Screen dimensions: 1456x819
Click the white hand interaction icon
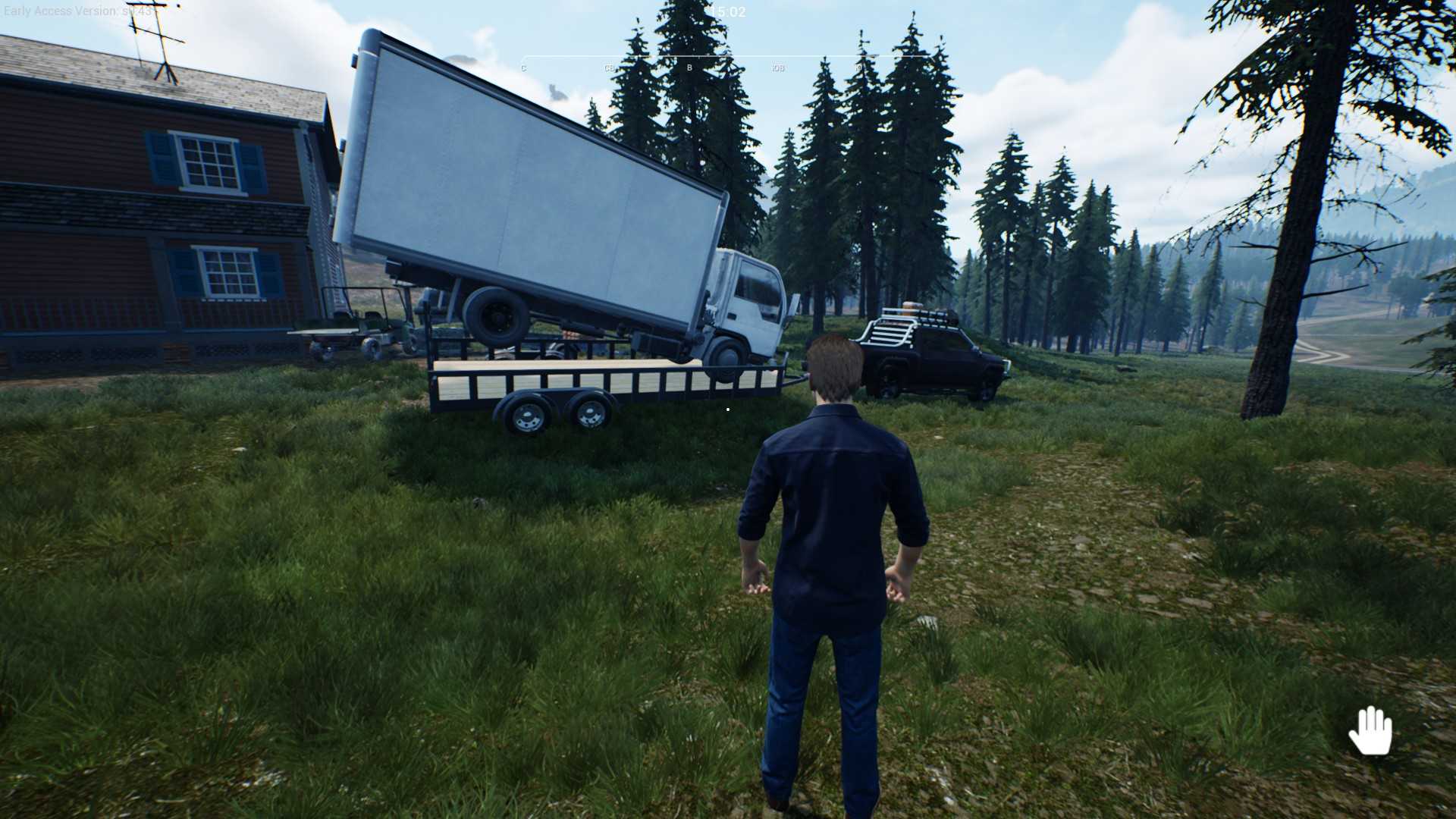pos(1370,730)
